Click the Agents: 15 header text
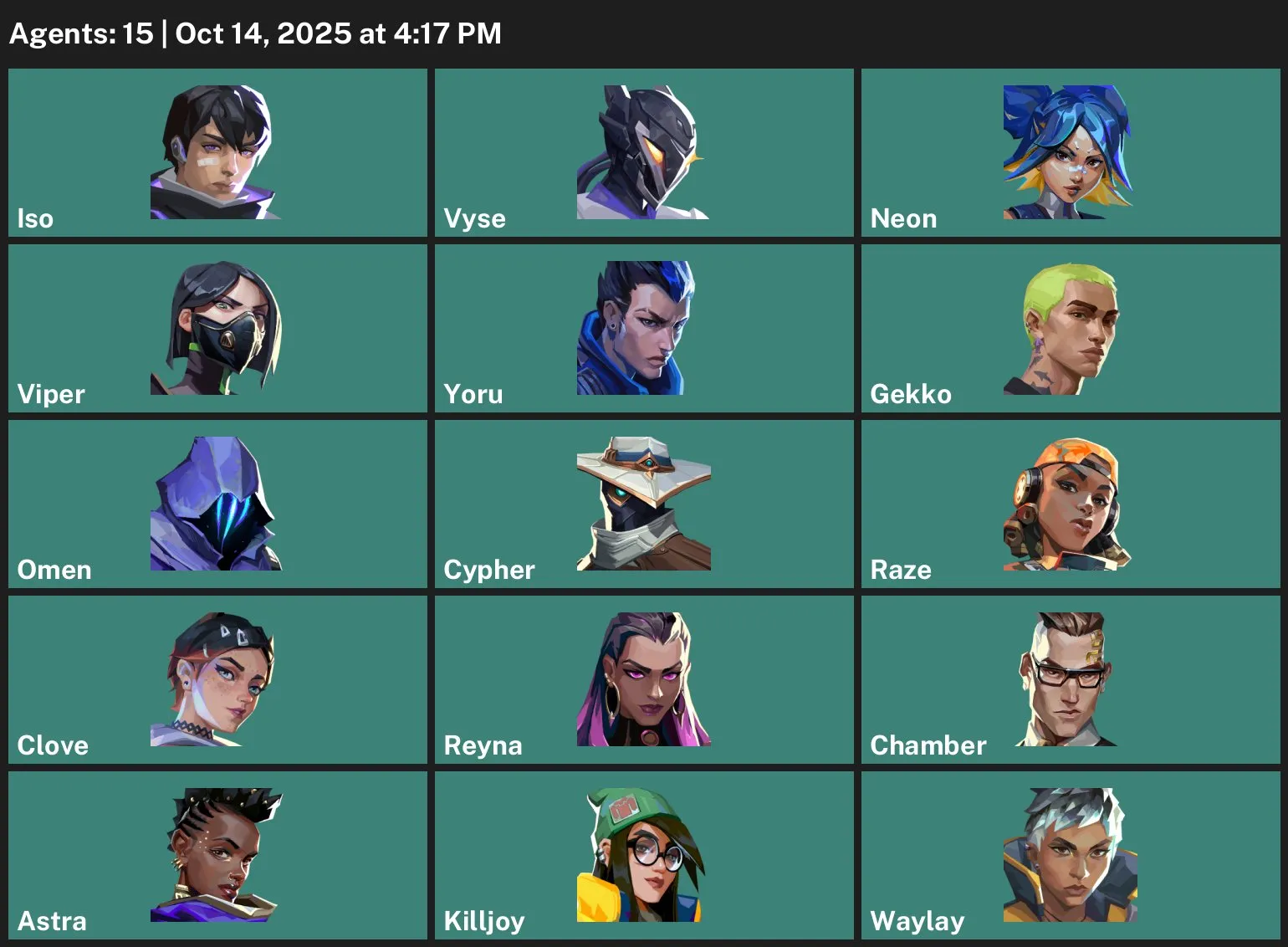Viewport: 1288px width, 947px height. (x=75, y=33)
